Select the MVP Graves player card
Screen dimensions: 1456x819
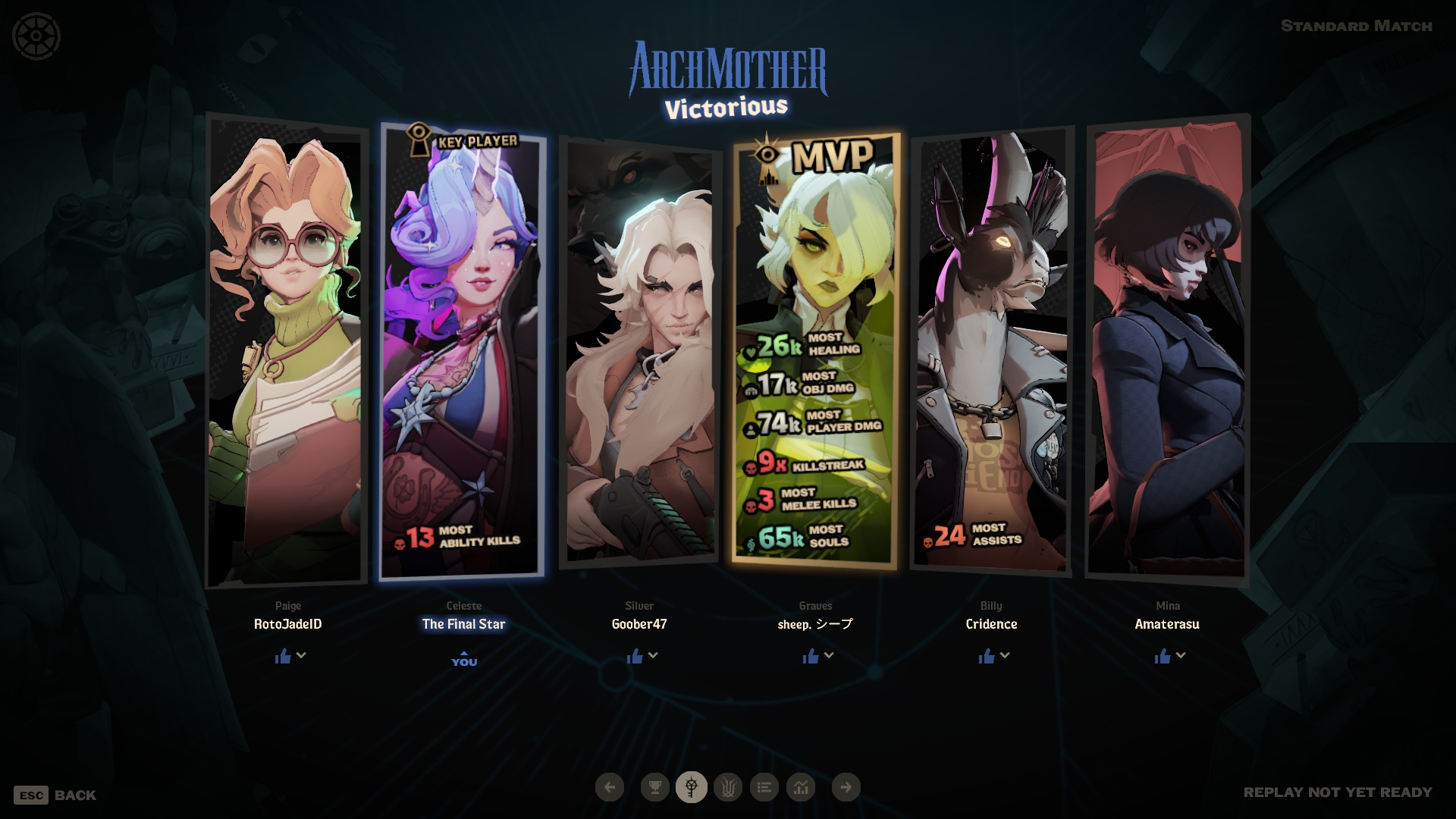(x=816, y=349)
